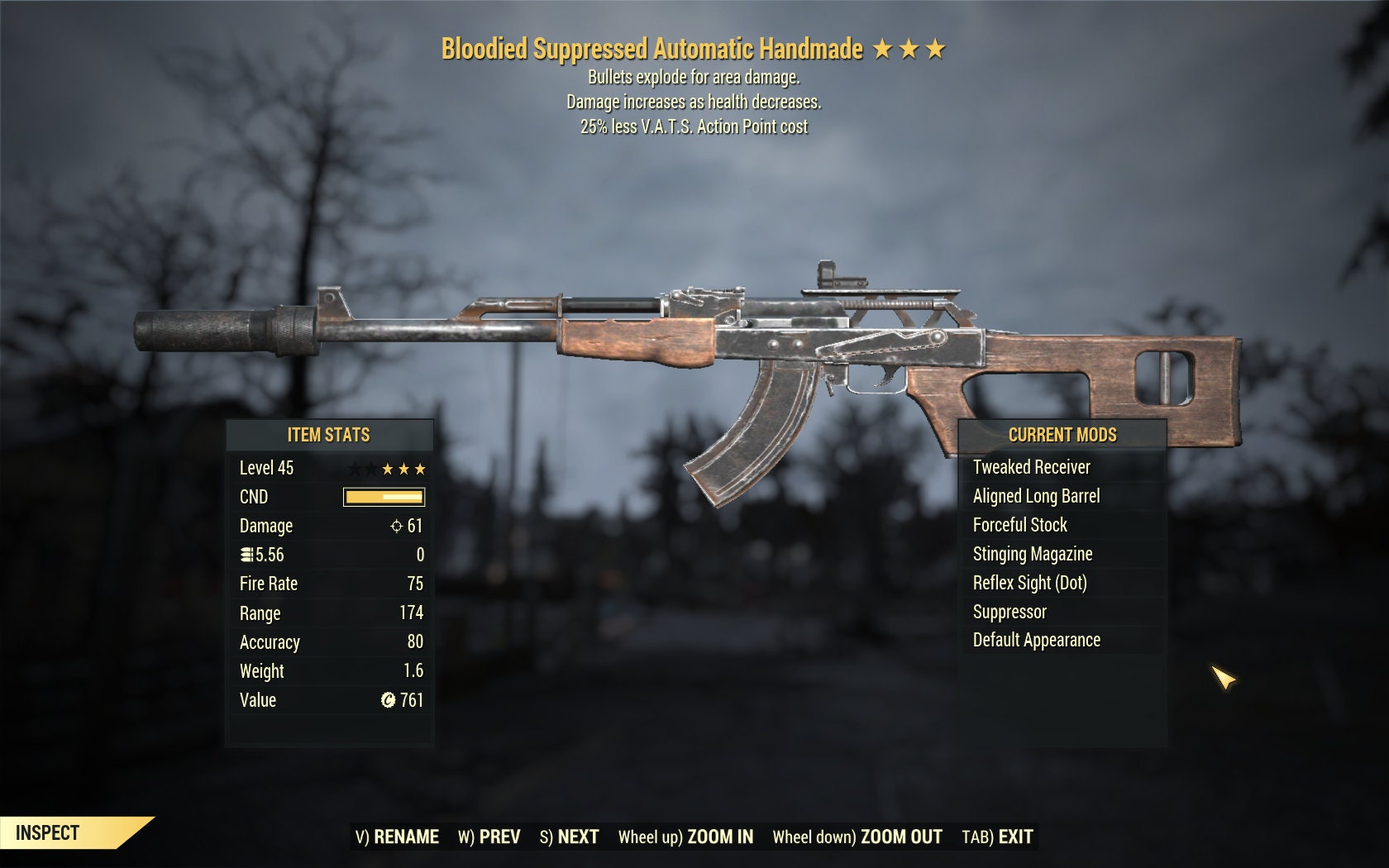Click the ZOOM OUT control
Screen dimensions: 1389x868
click(x=900, y=837)
